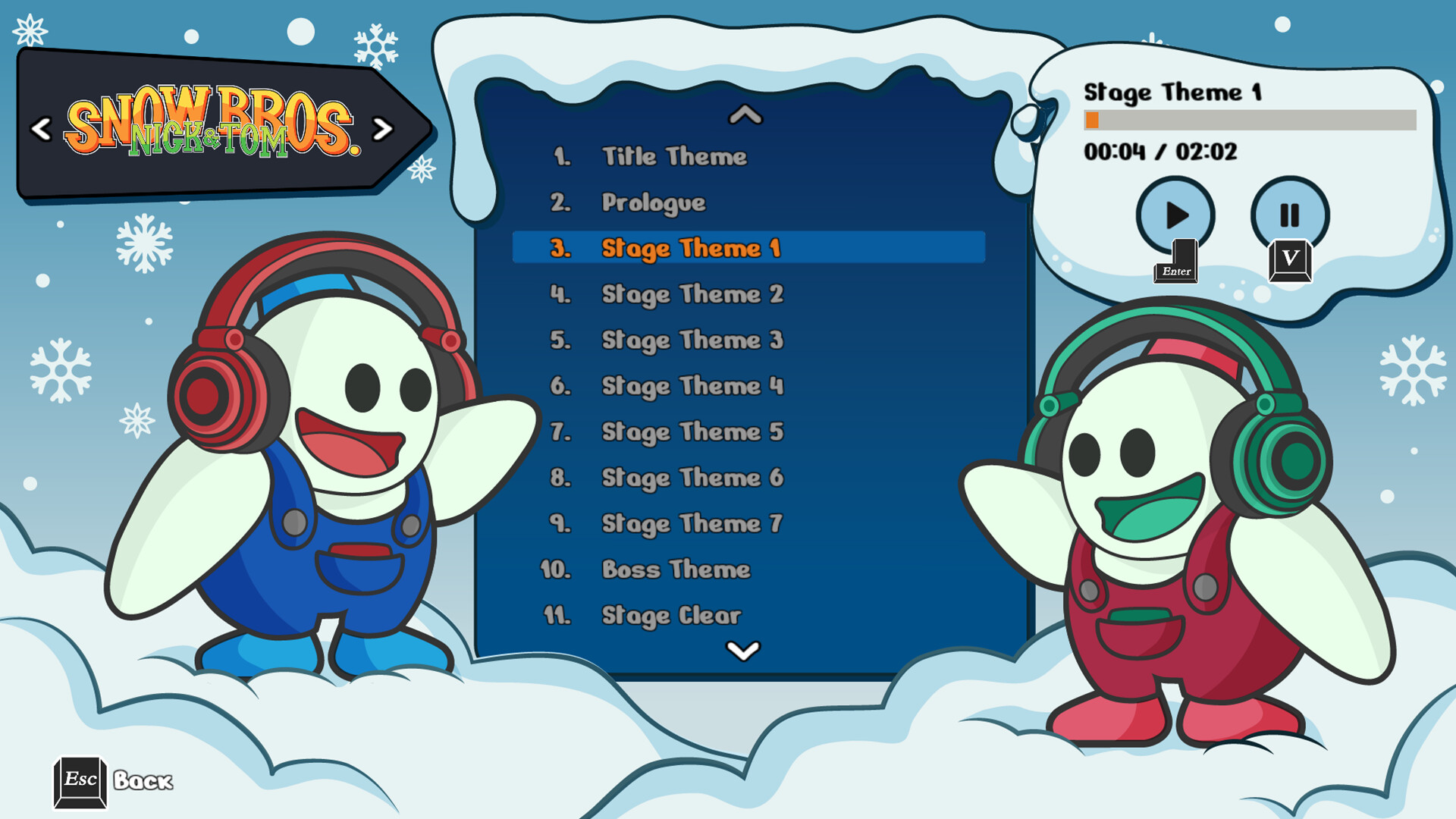Click the Stage Theme 1 title above the progress bar
This screenshot has height=819, width=1456.
[x=1172, y=91]
